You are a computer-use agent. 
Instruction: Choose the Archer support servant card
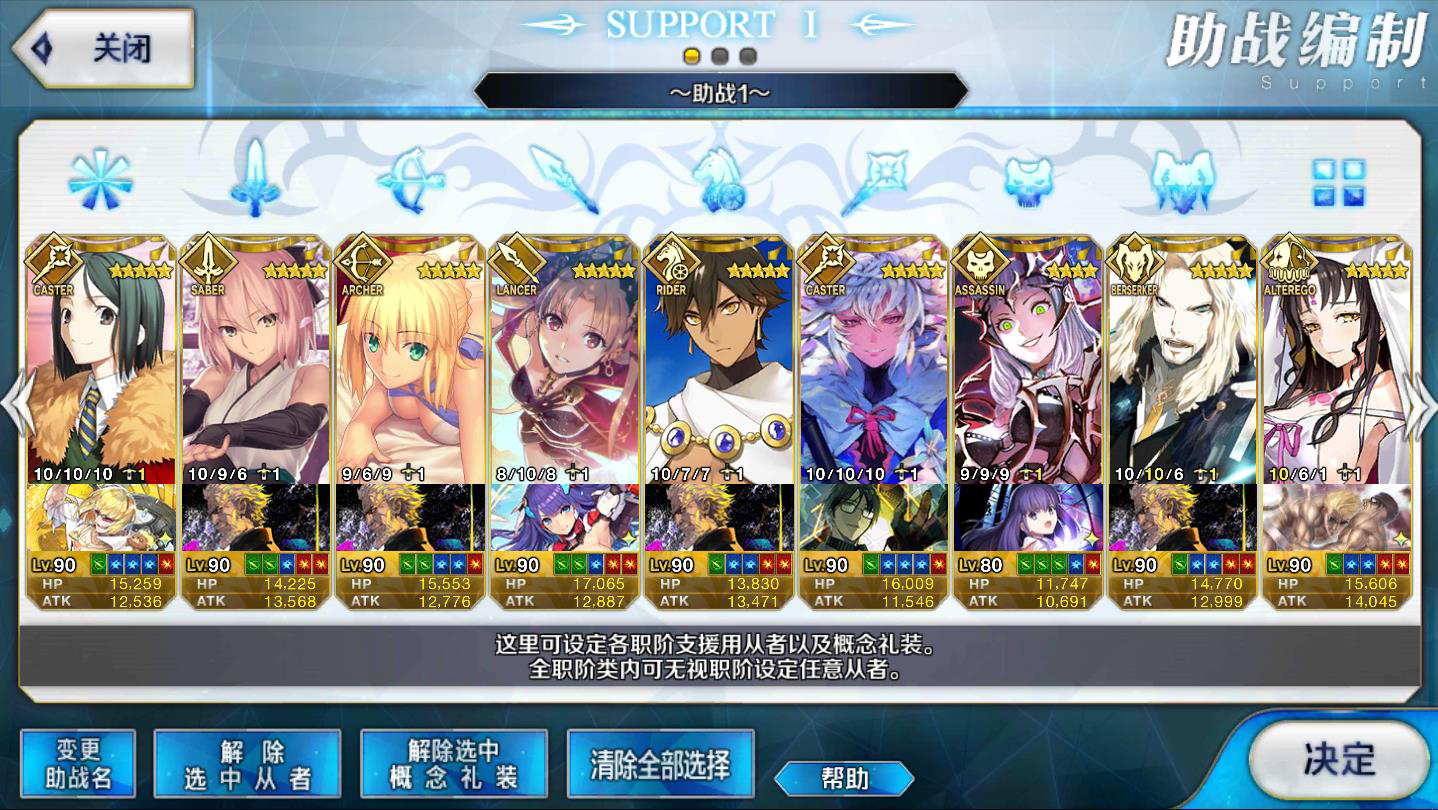pos(409,360)
